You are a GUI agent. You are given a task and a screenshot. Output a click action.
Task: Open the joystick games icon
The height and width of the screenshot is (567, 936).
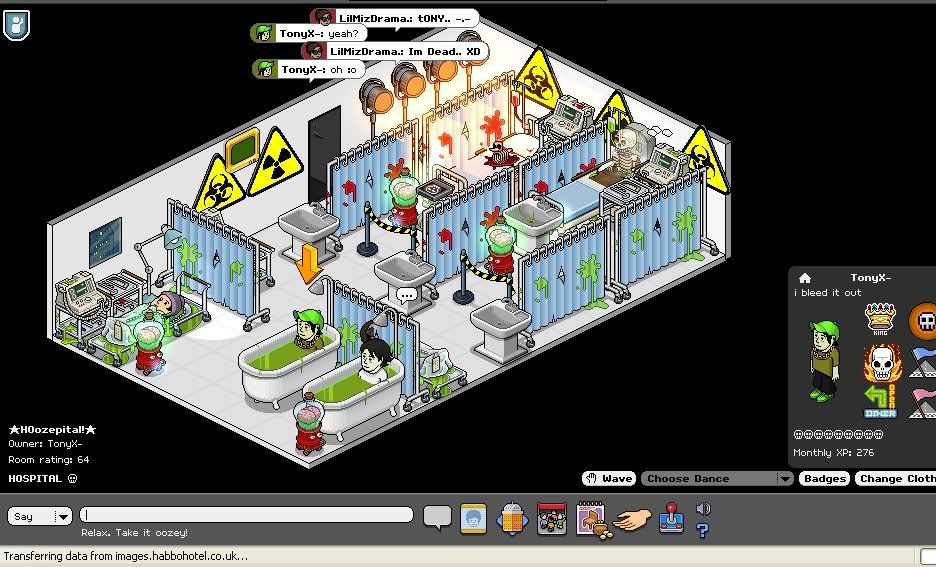pos(670,519)
